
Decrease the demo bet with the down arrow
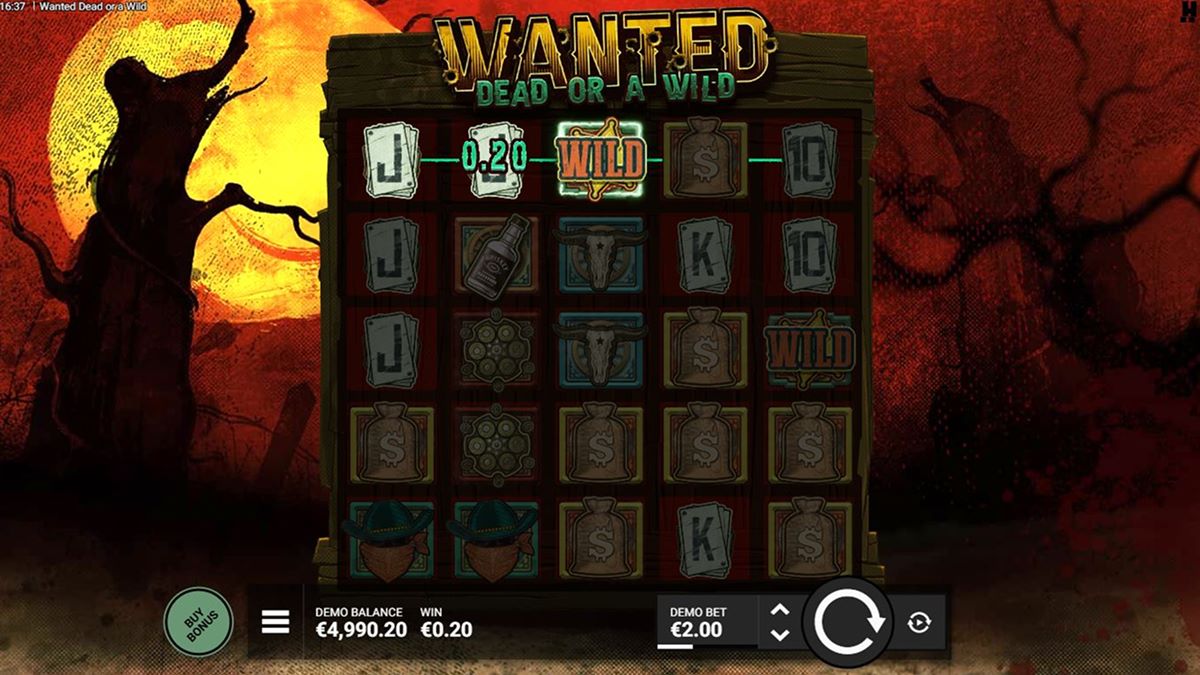point(781,634)
